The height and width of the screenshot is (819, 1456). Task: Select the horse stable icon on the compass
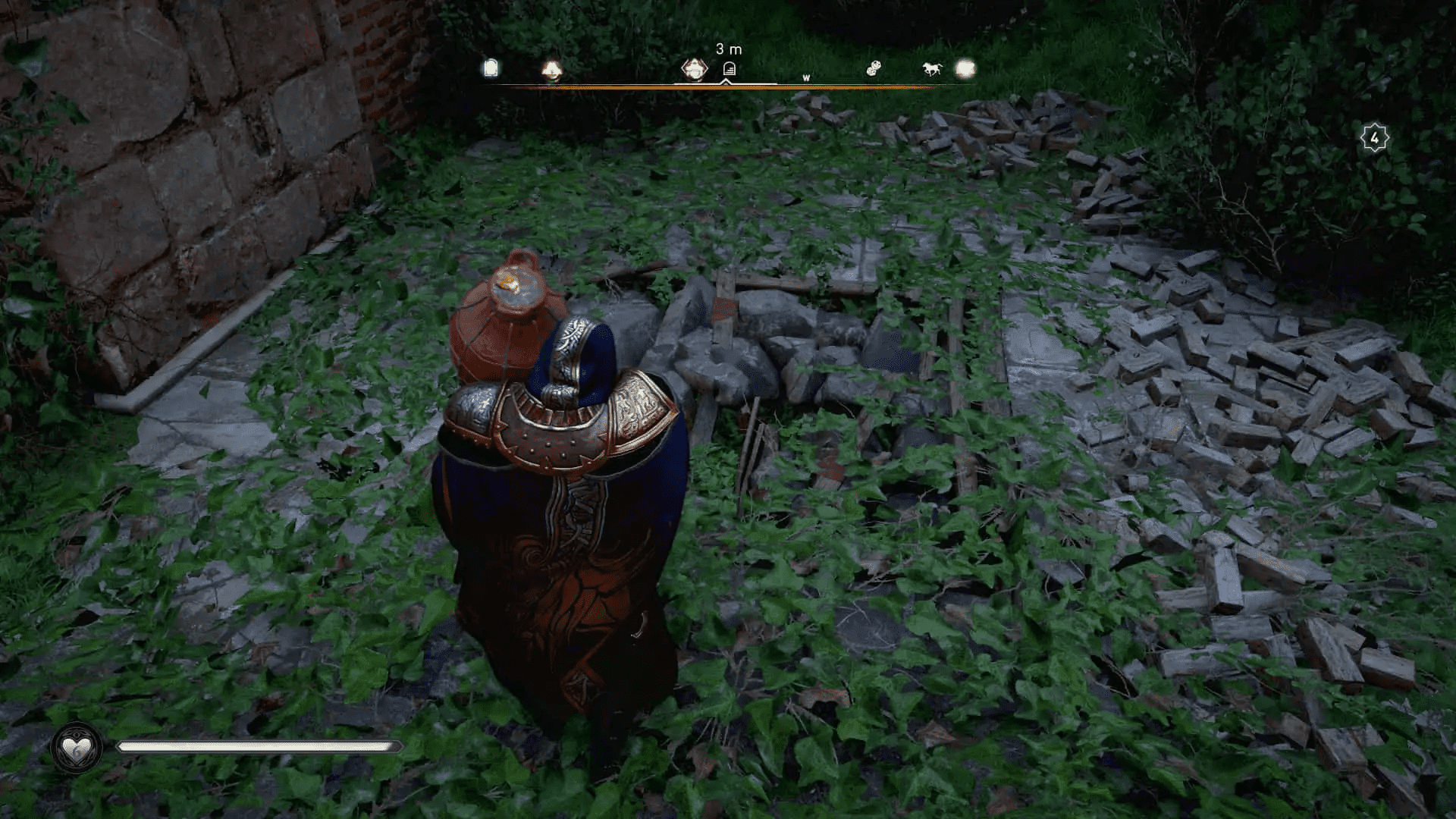(x=933, y=69)
